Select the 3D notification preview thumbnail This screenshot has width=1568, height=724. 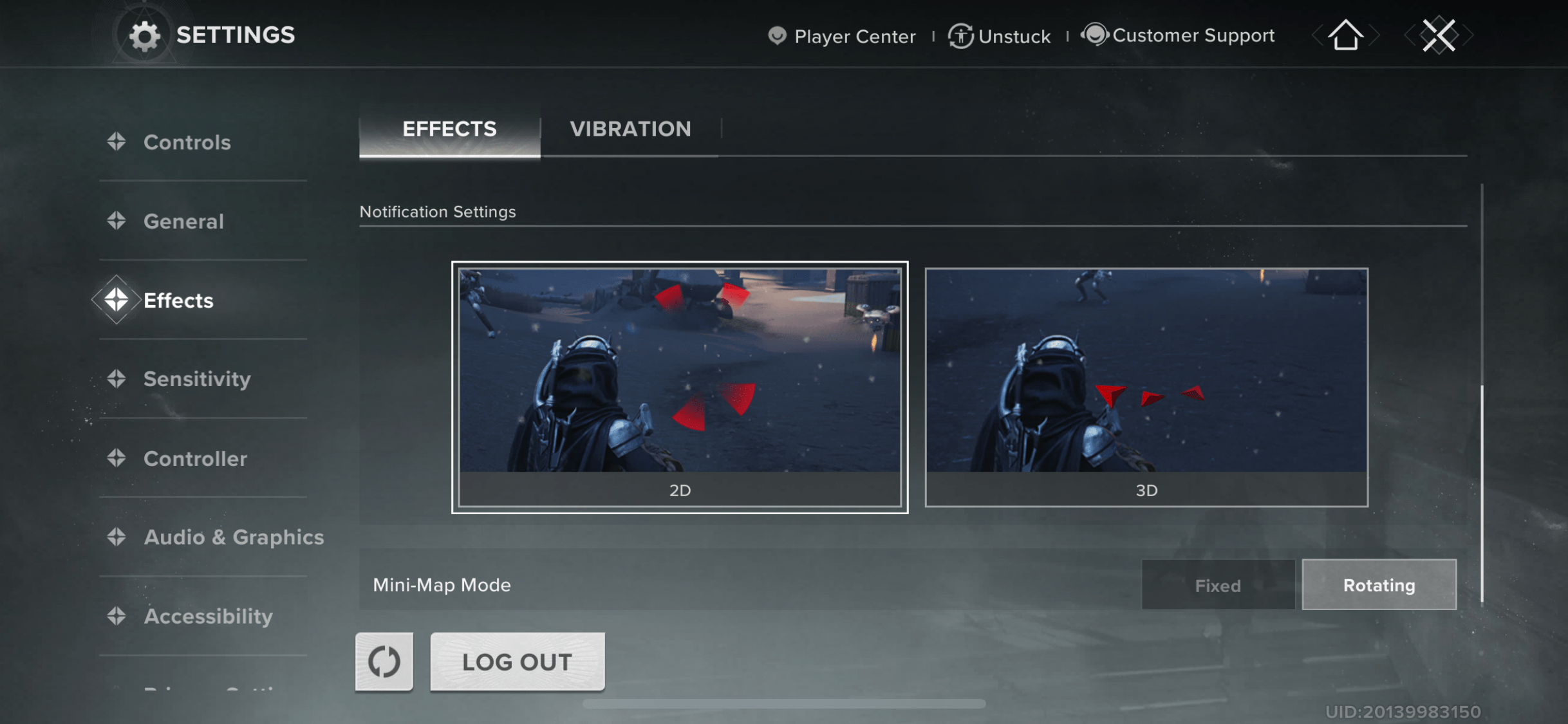1146,386
